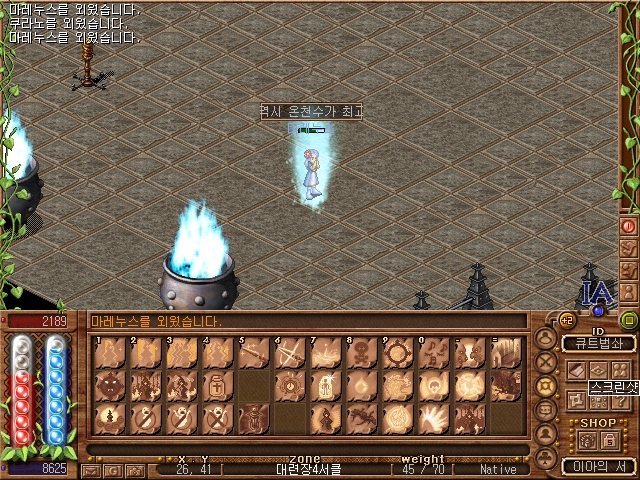Select the crossed swords skill in slot 6
This screenshot has width=640, height=480.
(x=289, y=353)
